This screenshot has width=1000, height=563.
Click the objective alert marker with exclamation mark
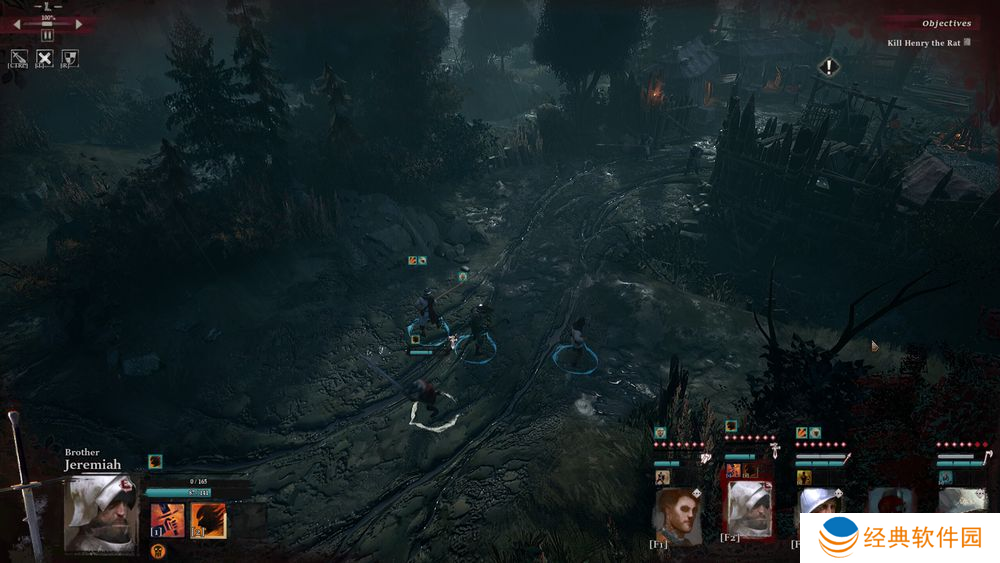pyautogui.click(x=829, y=67)
